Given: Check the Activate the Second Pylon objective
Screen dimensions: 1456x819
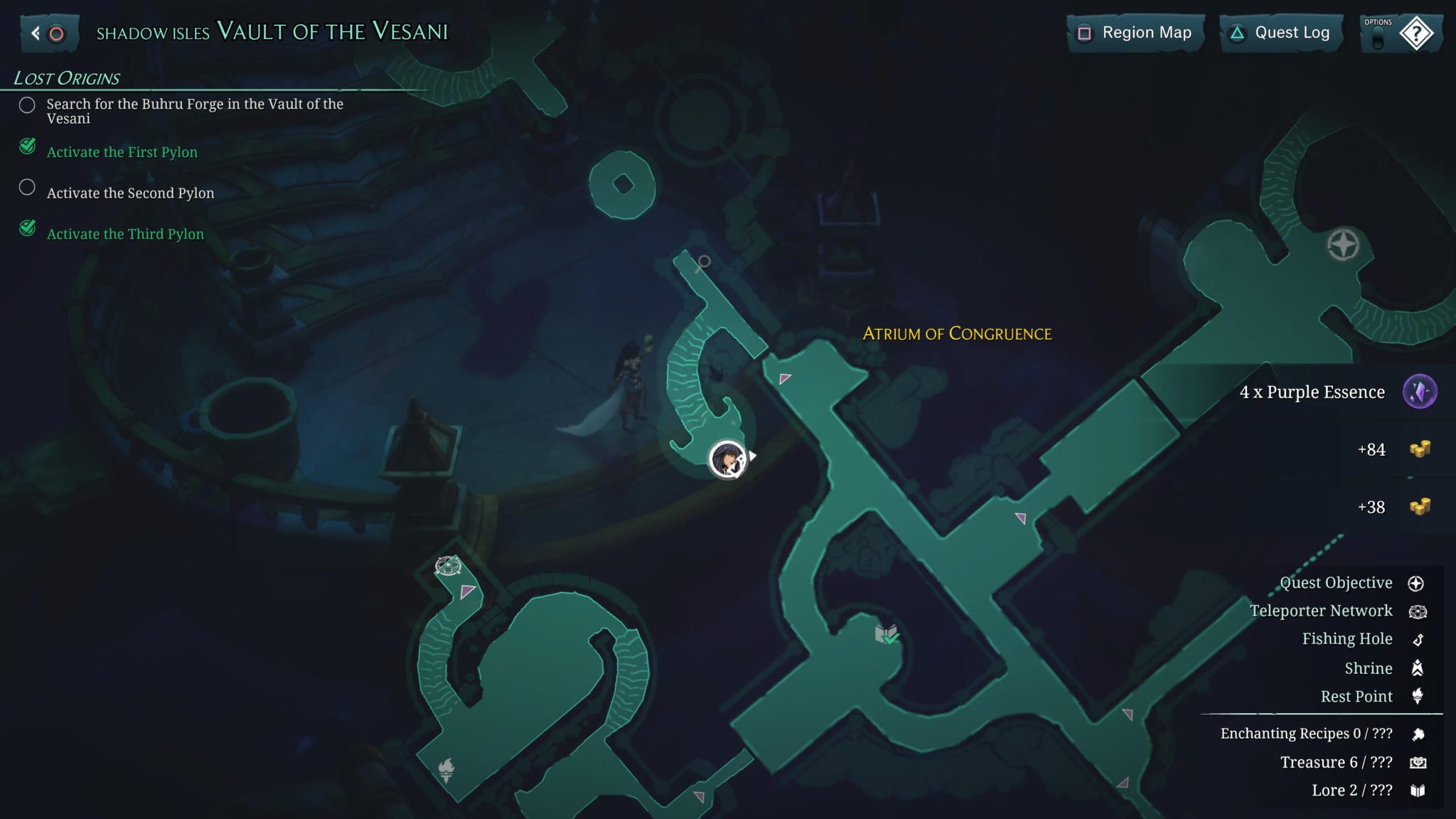Looking at the screenshot, I should point(28,187).
